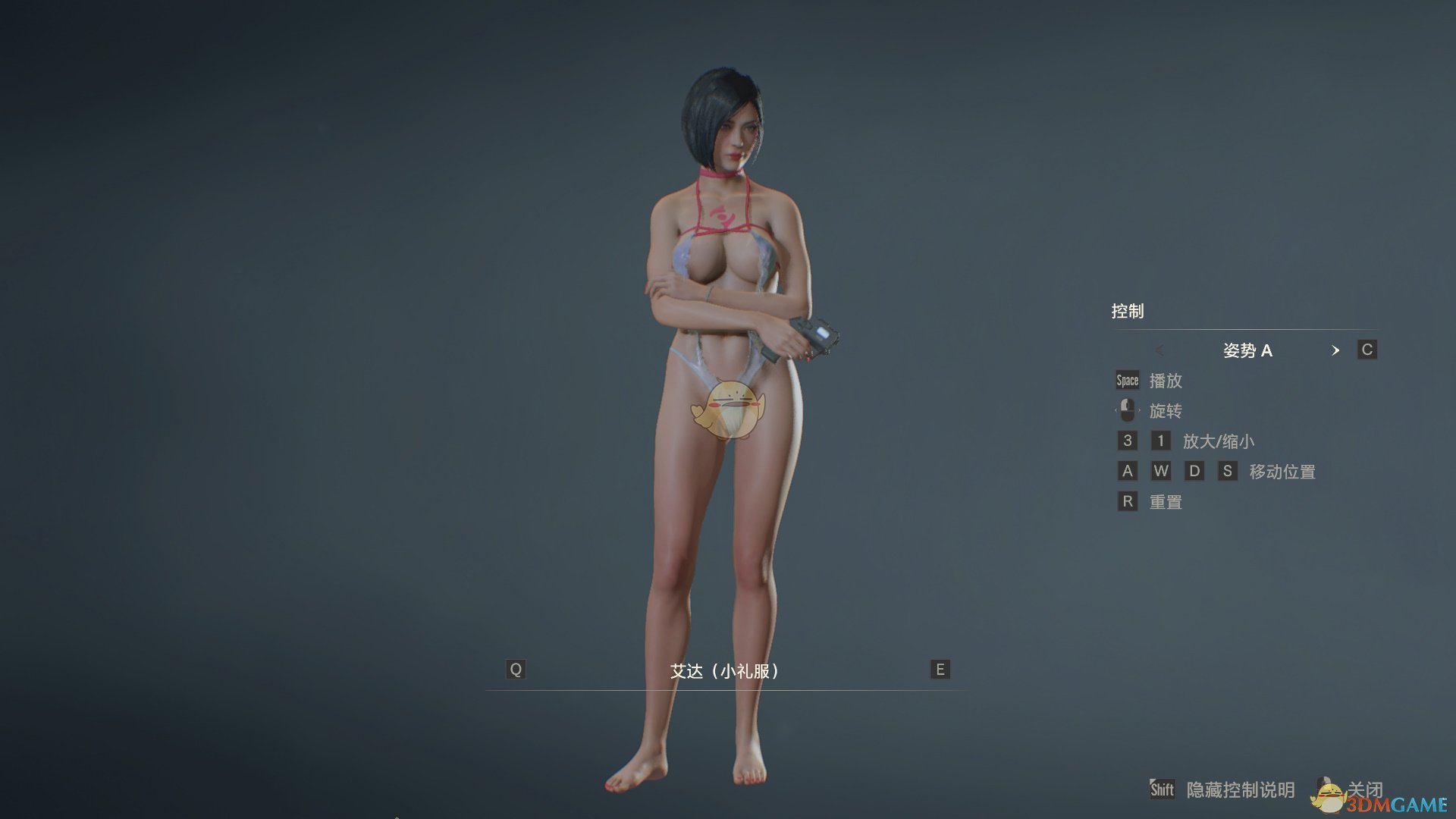Image resolution: width=1456 pixels, height=819 pixels.
Task: Open the 姿势 A pose selector
Action: pos(1247,350)
